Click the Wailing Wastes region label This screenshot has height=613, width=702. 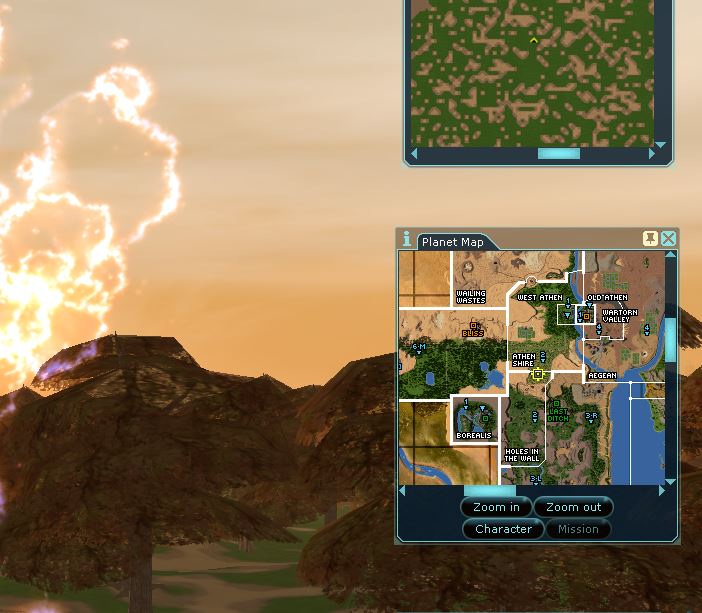point(470,296)
